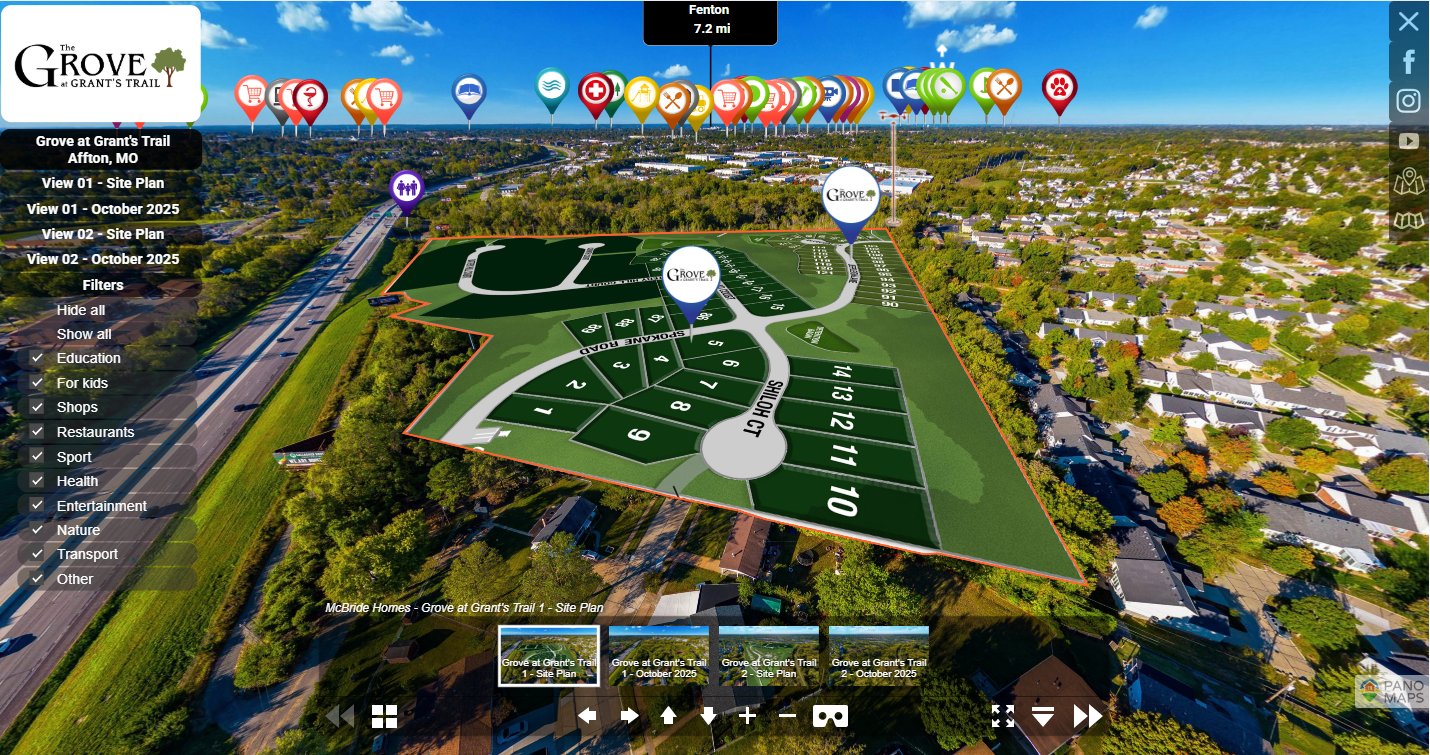Image resolution: width=1430 pixels, height=755 pixels.
Task: Uncheck the Transport filter
Action: pos(37,554)
